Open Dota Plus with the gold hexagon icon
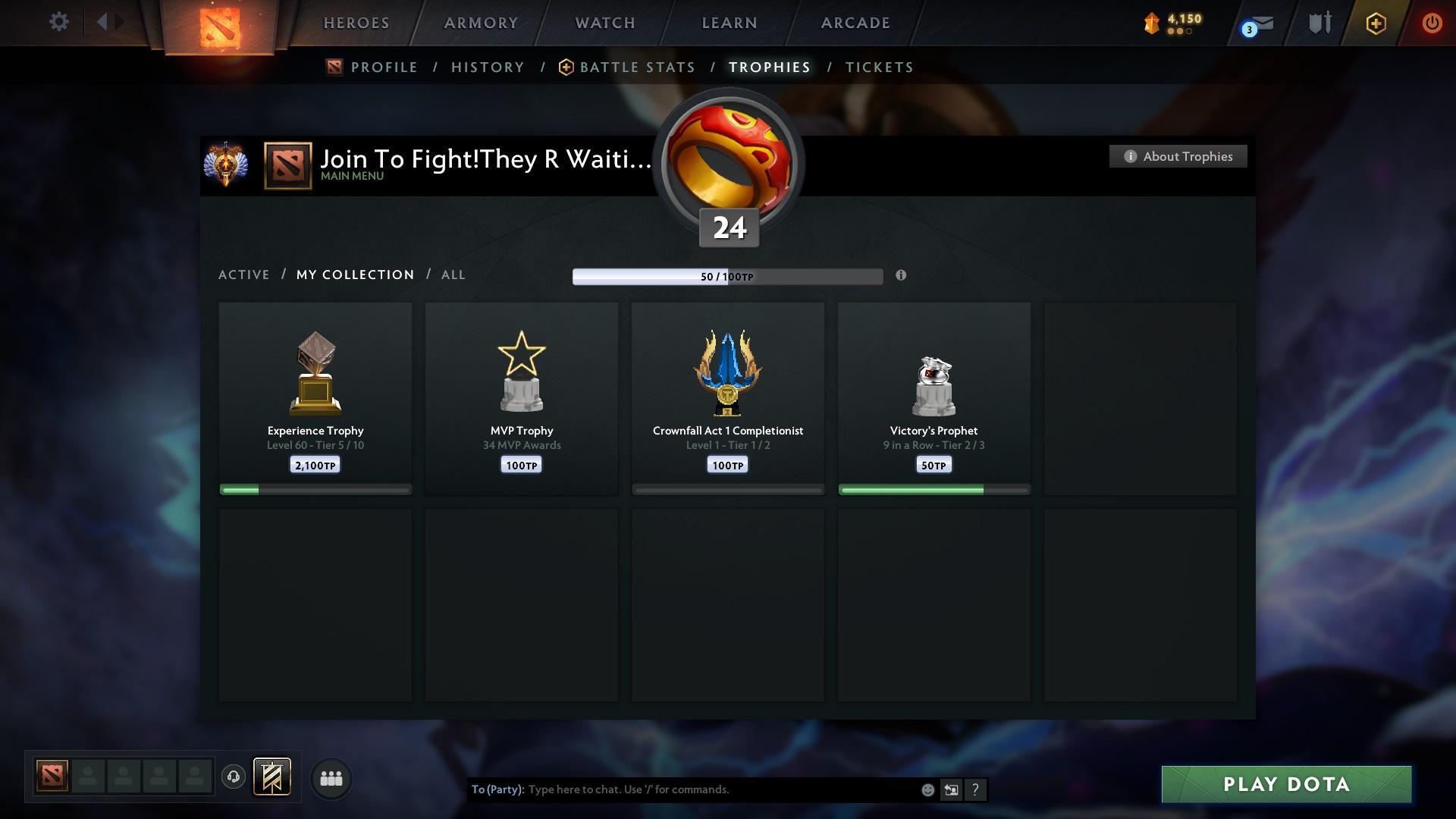This screenshot has width=1456, height=819. tap(1376, 23)
